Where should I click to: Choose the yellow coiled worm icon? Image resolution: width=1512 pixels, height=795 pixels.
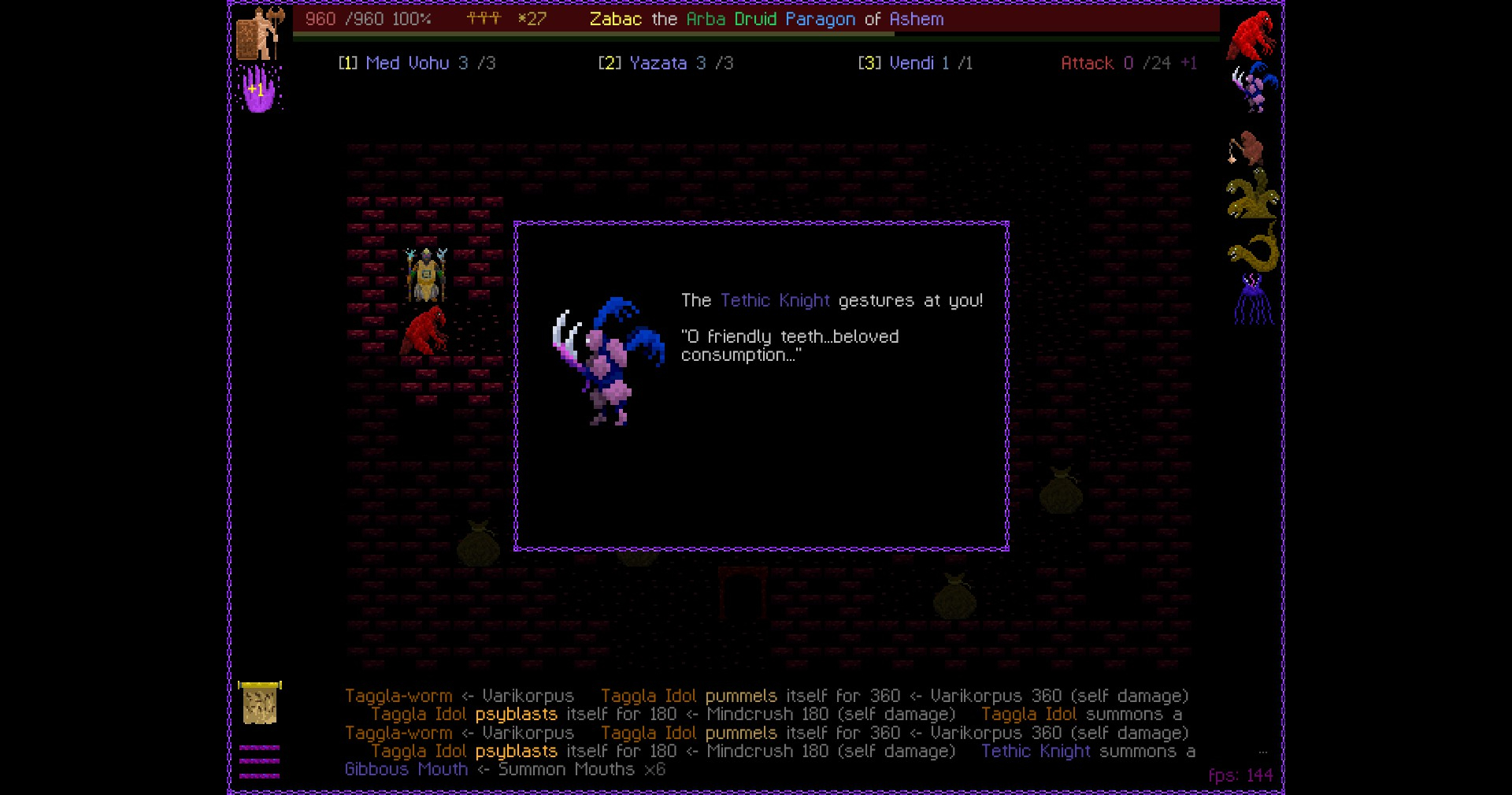point(1252,249)
